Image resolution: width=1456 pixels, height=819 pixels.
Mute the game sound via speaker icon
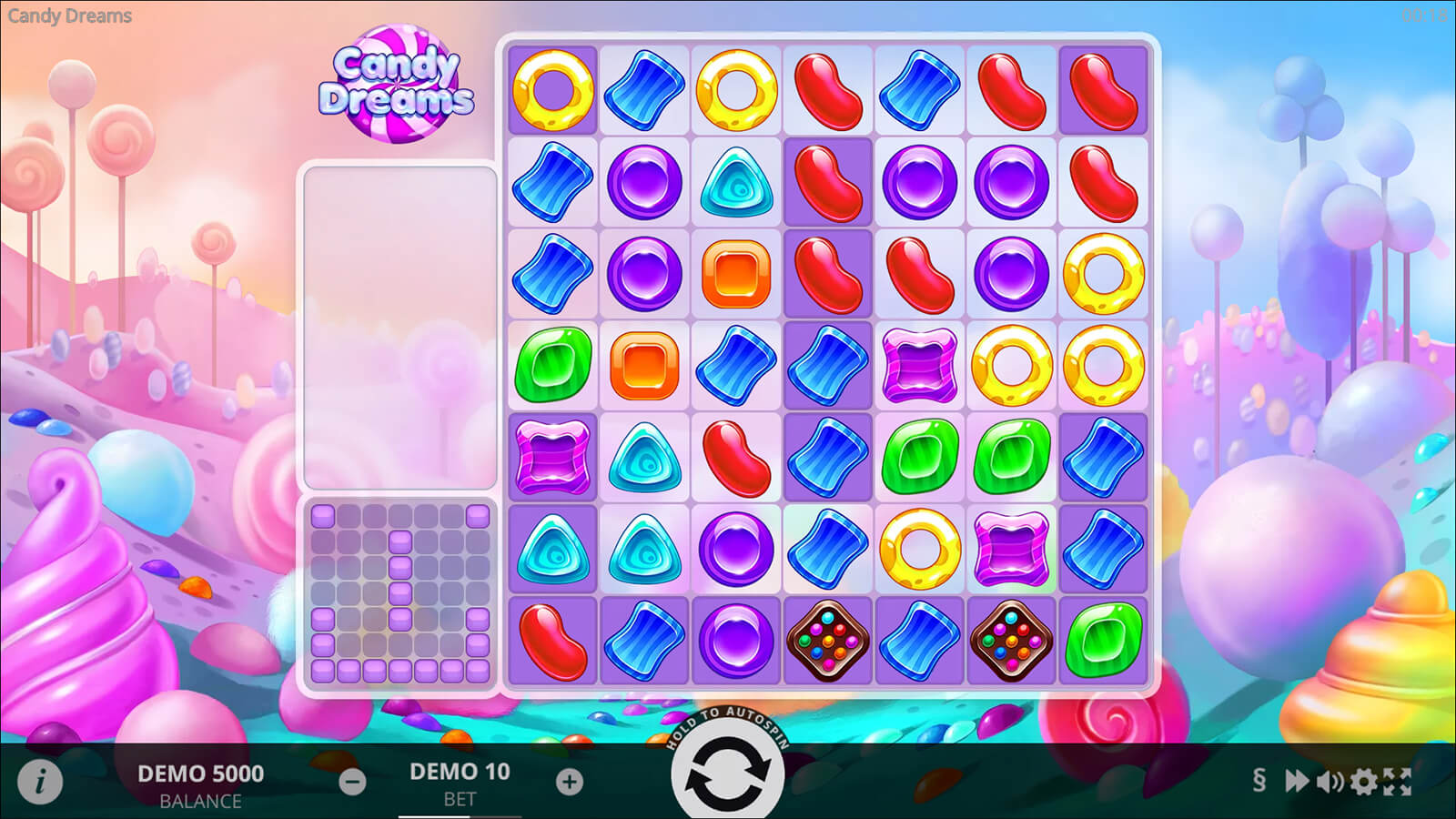[1330, 781]
